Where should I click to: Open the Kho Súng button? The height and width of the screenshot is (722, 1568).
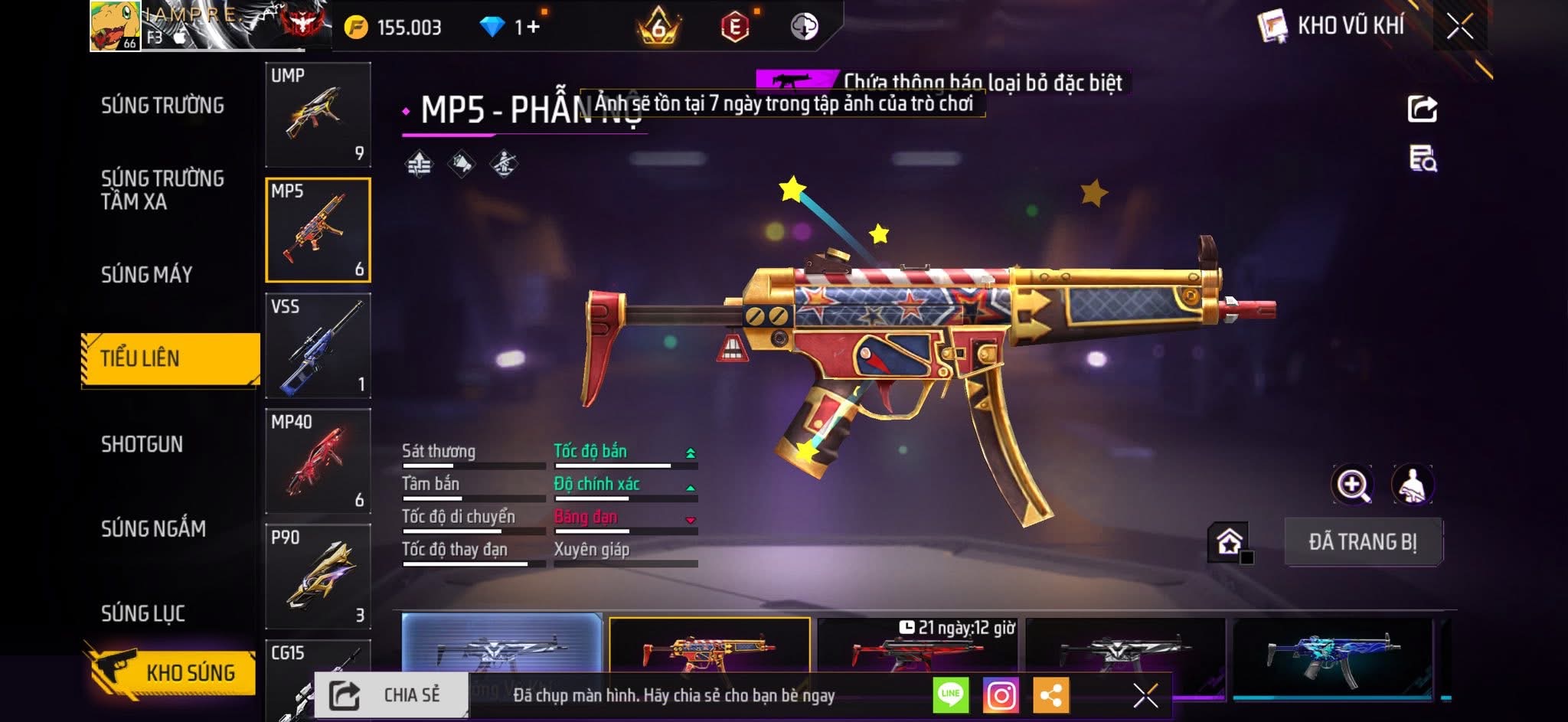tap(171, 672)
